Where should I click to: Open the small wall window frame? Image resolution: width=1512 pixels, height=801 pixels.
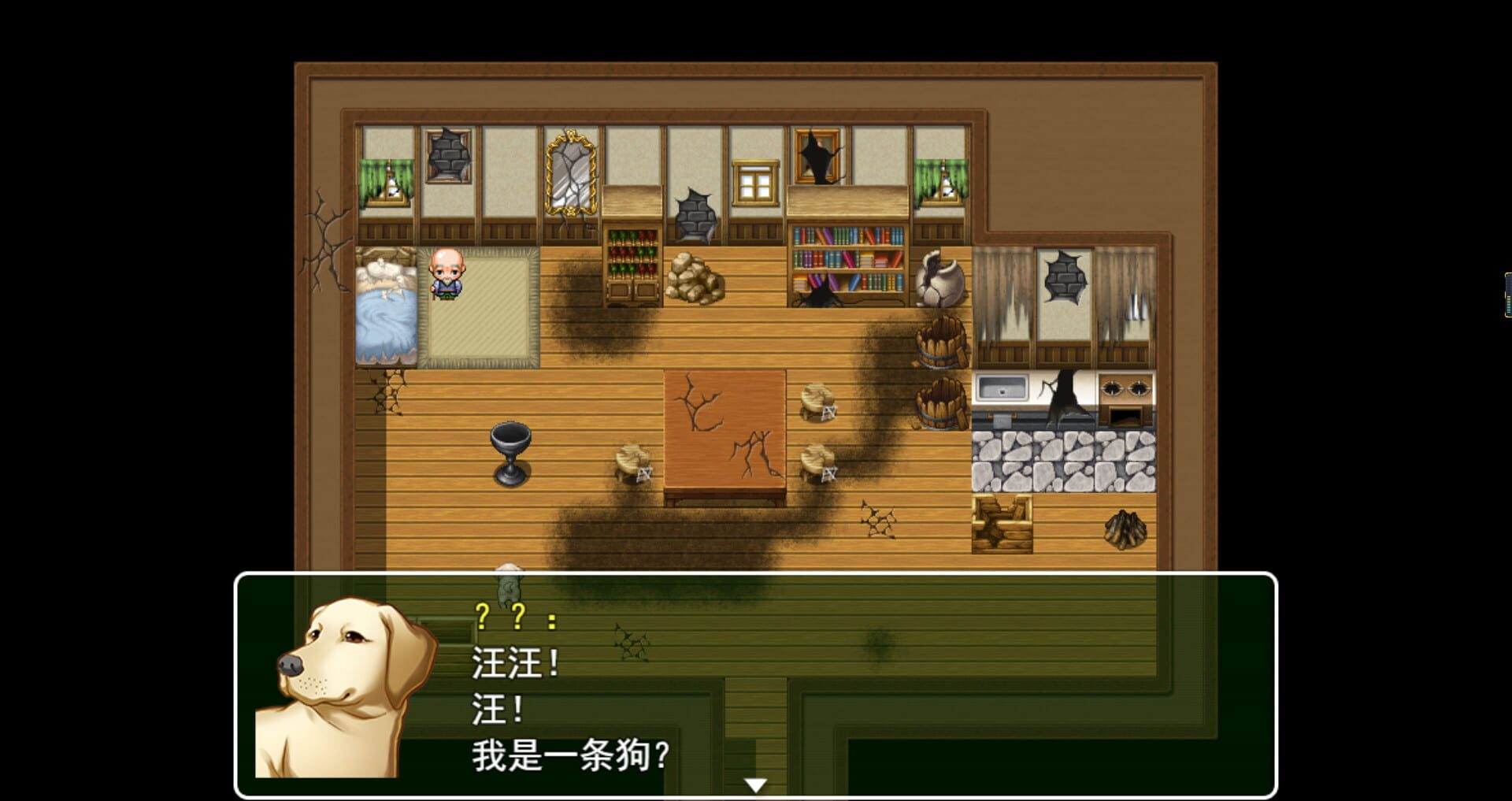pyautogui.click(x=756, y=181)
